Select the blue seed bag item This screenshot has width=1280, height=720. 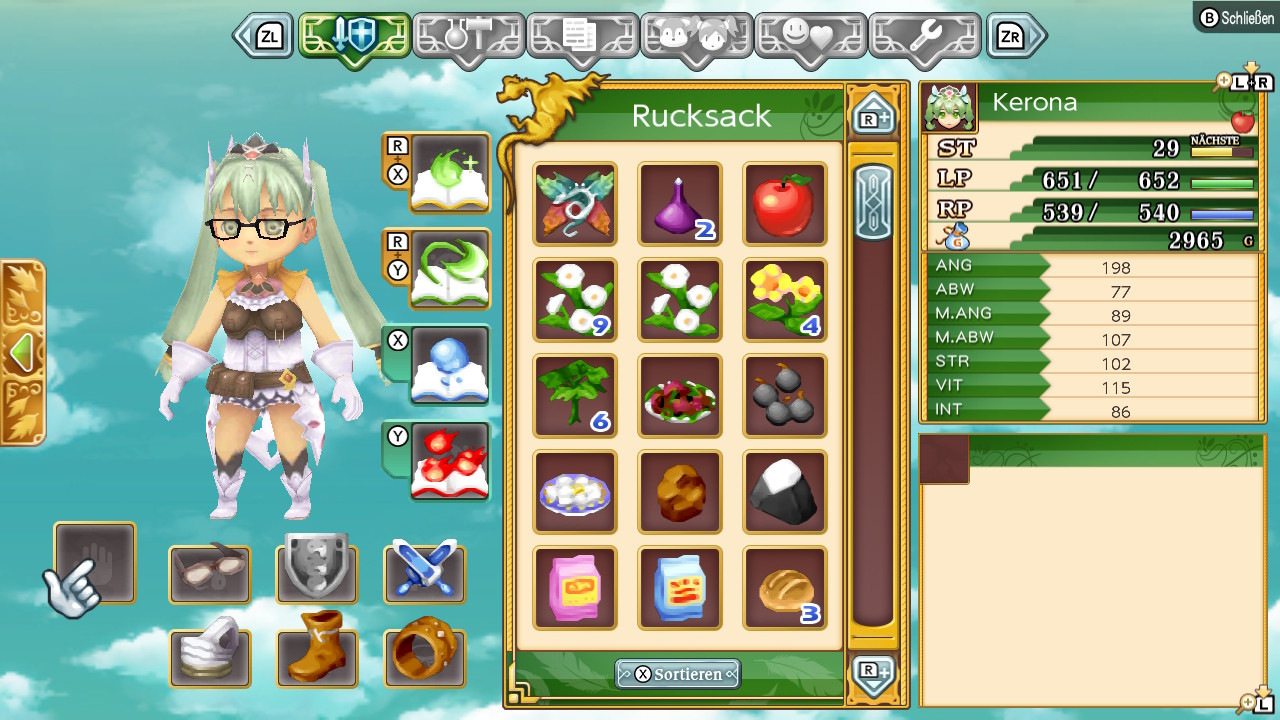click(x=680, y=587)
